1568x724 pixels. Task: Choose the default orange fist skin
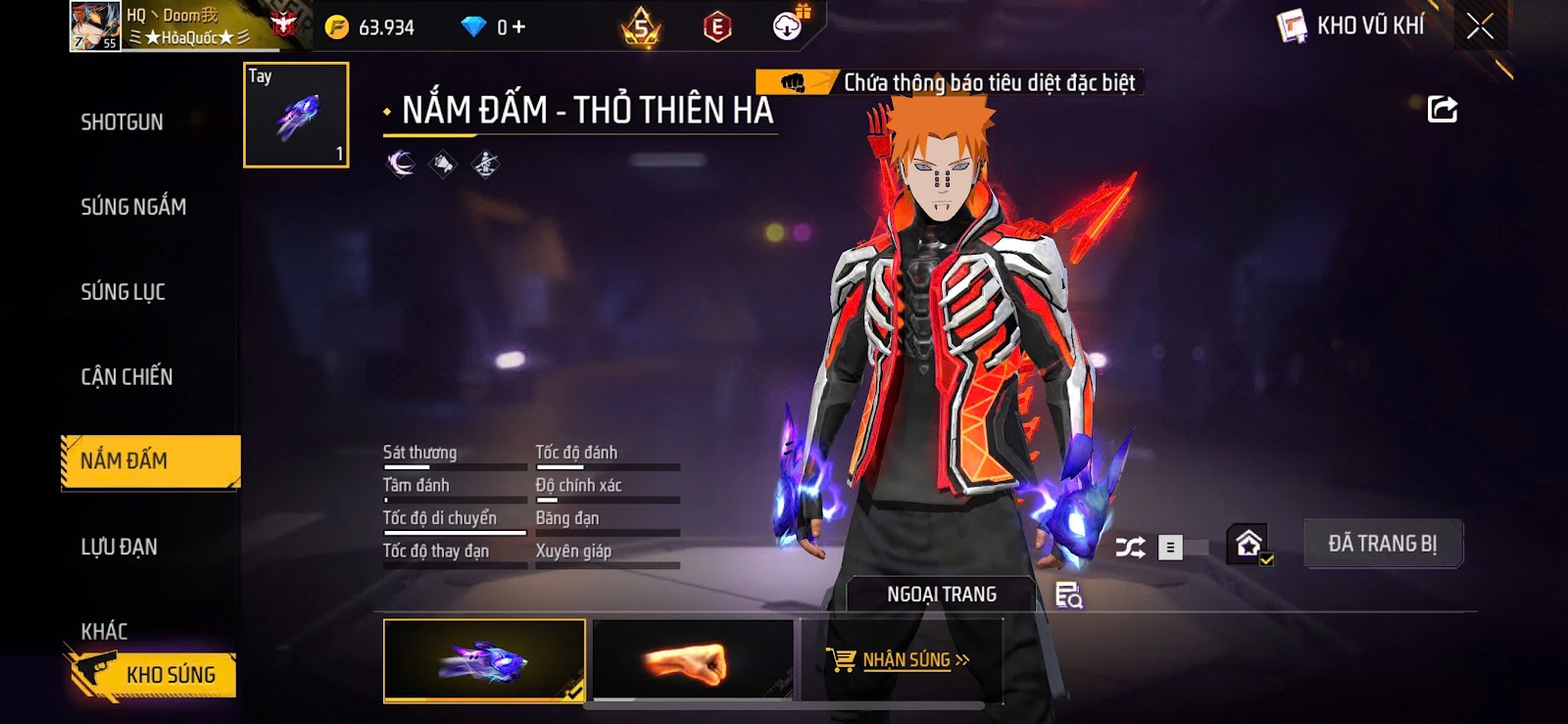click(692, 661)
